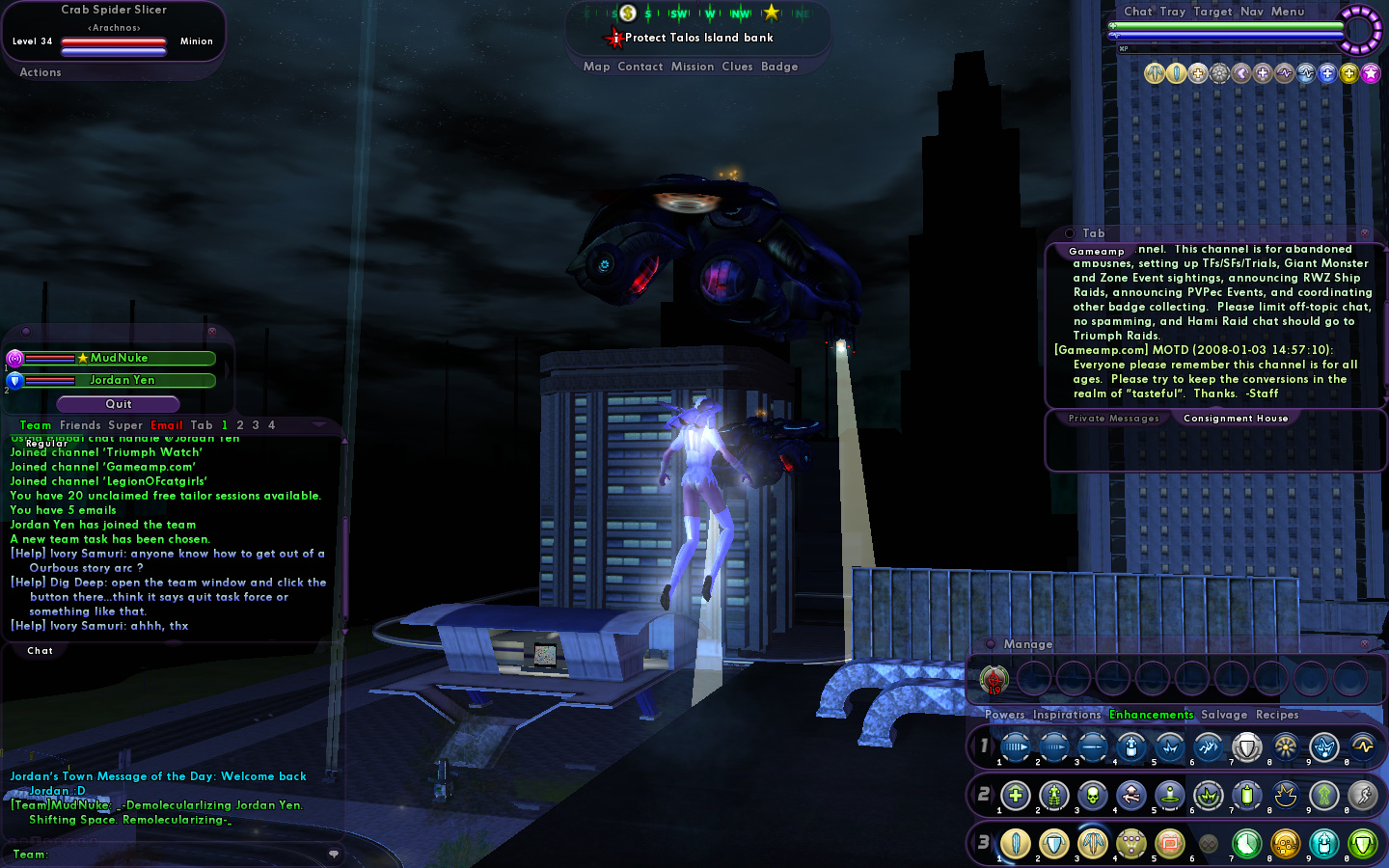Switch to Consignment House tab
Screen dimensions: 1389x868
click(x=1235, y=419)
